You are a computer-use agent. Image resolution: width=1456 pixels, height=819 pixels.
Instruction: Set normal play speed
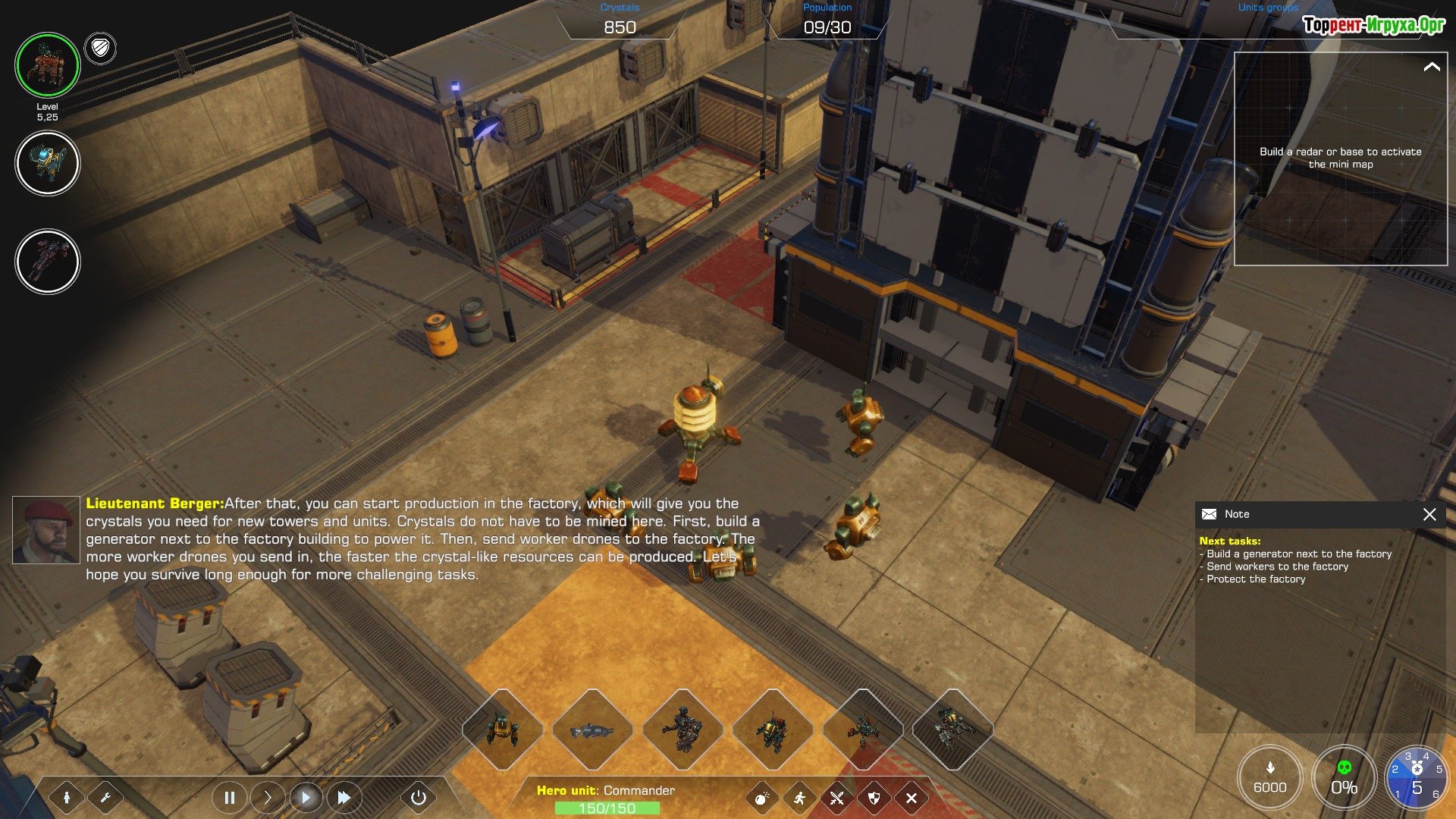[306, 798]
